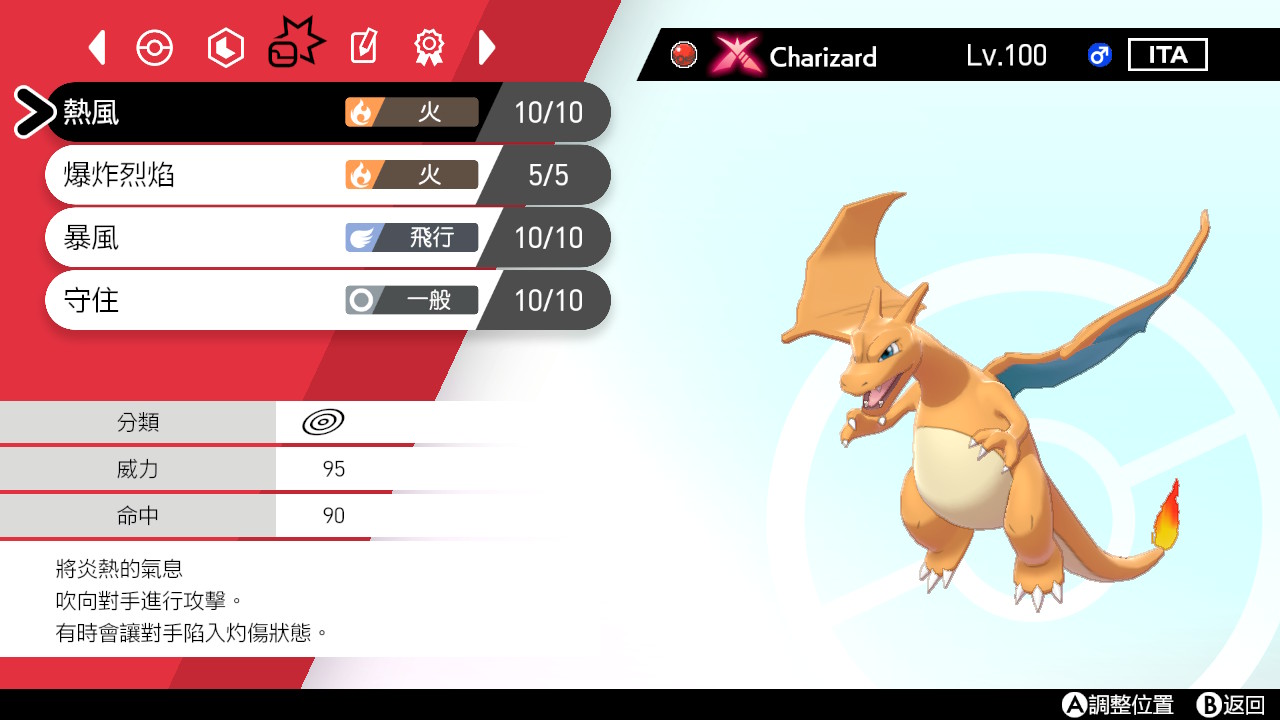Switch to the ribbons tab
The height and width of the screenshot is (720, 1280).
[x=429, y=46]
